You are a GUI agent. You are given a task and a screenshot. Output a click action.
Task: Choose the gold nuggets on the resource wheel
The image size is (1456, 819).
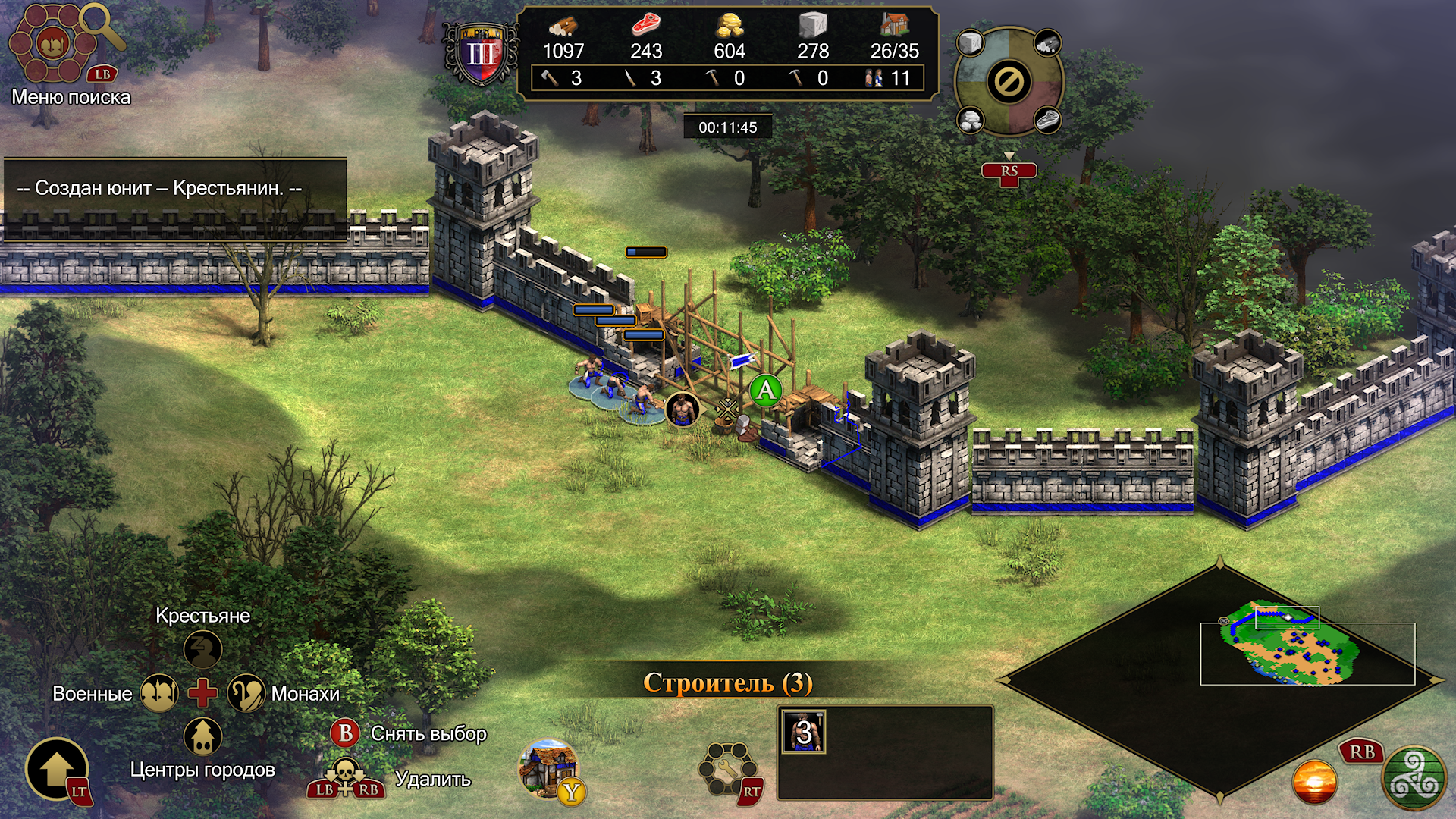pos(970,120)
